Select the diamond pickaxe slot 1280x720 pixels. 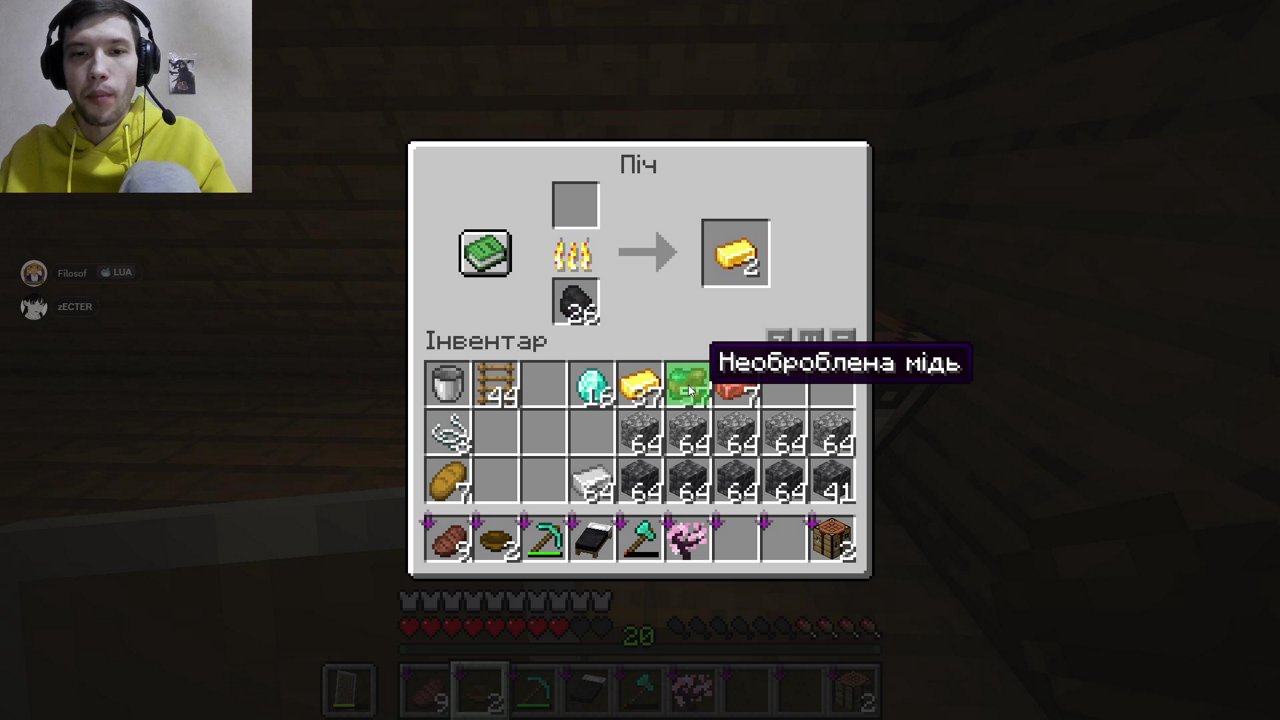click(543, 539)
